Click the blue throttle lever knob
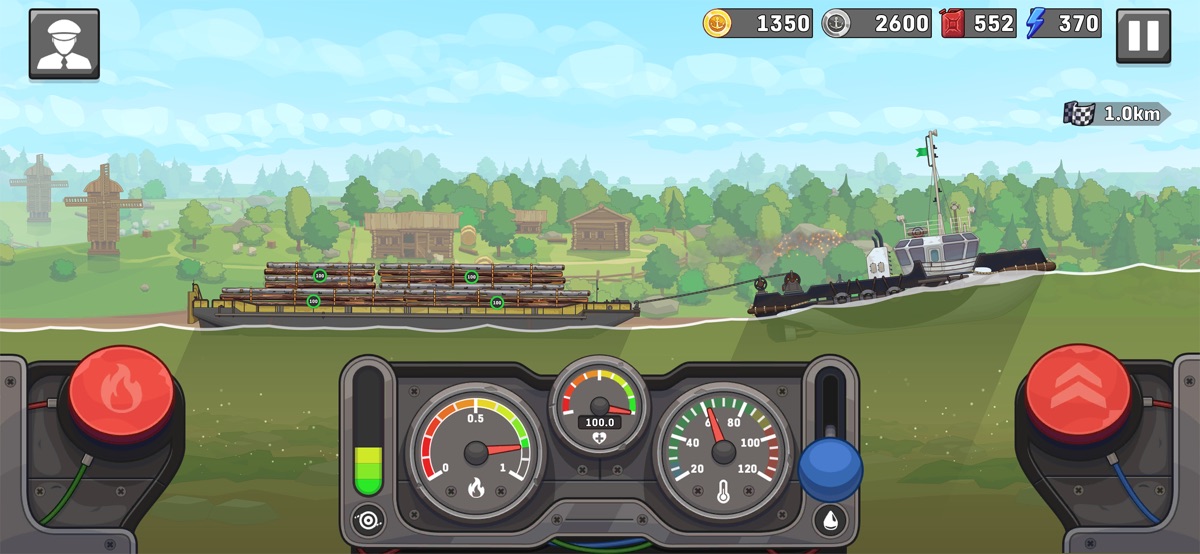1200x554 pixels. tap(830, 469)
